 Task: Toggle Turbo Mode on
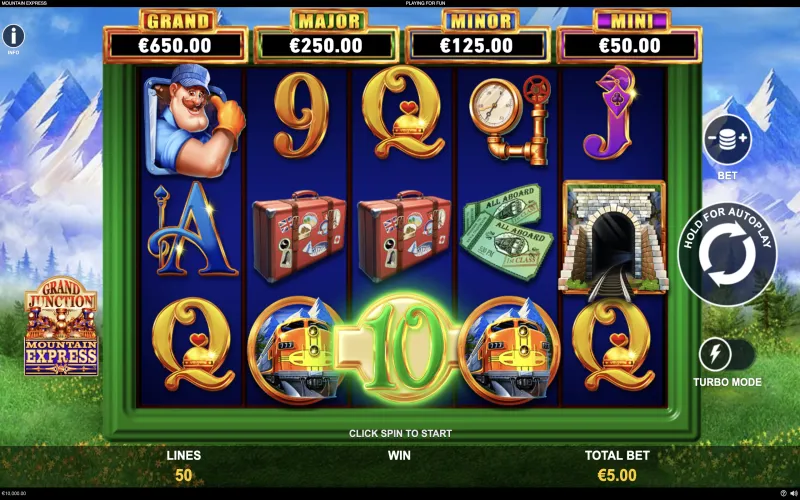[727, 354]
